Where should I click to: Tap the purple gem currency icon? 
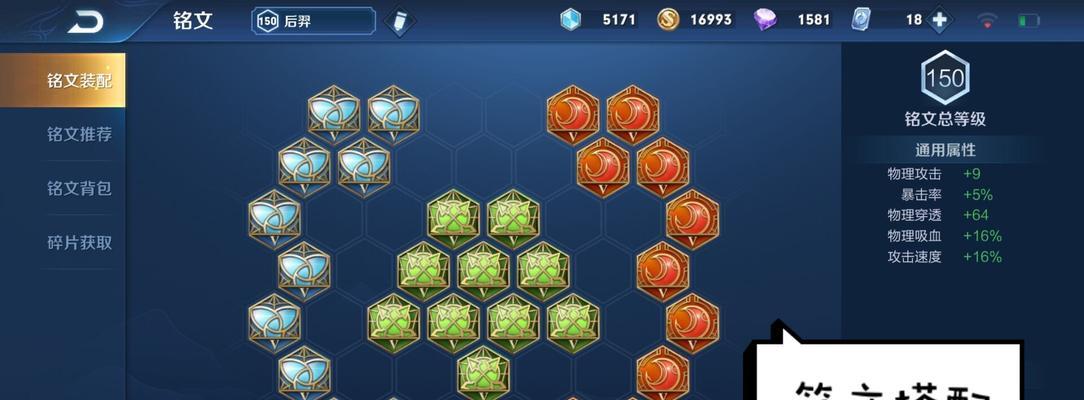pos(766,20)
